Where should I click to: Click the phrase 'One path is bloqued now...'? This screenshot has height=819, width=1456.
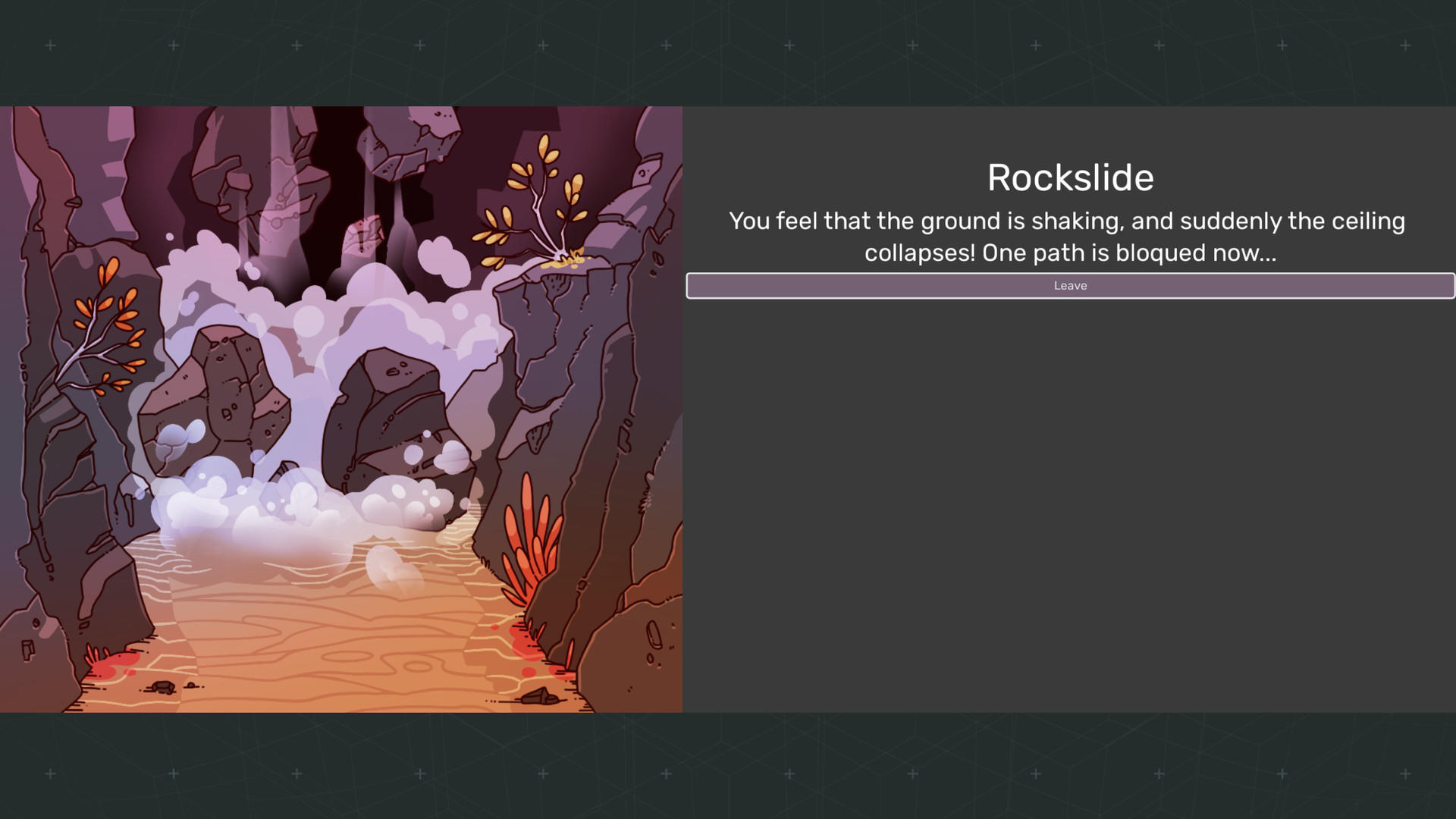click(1129, 253)
